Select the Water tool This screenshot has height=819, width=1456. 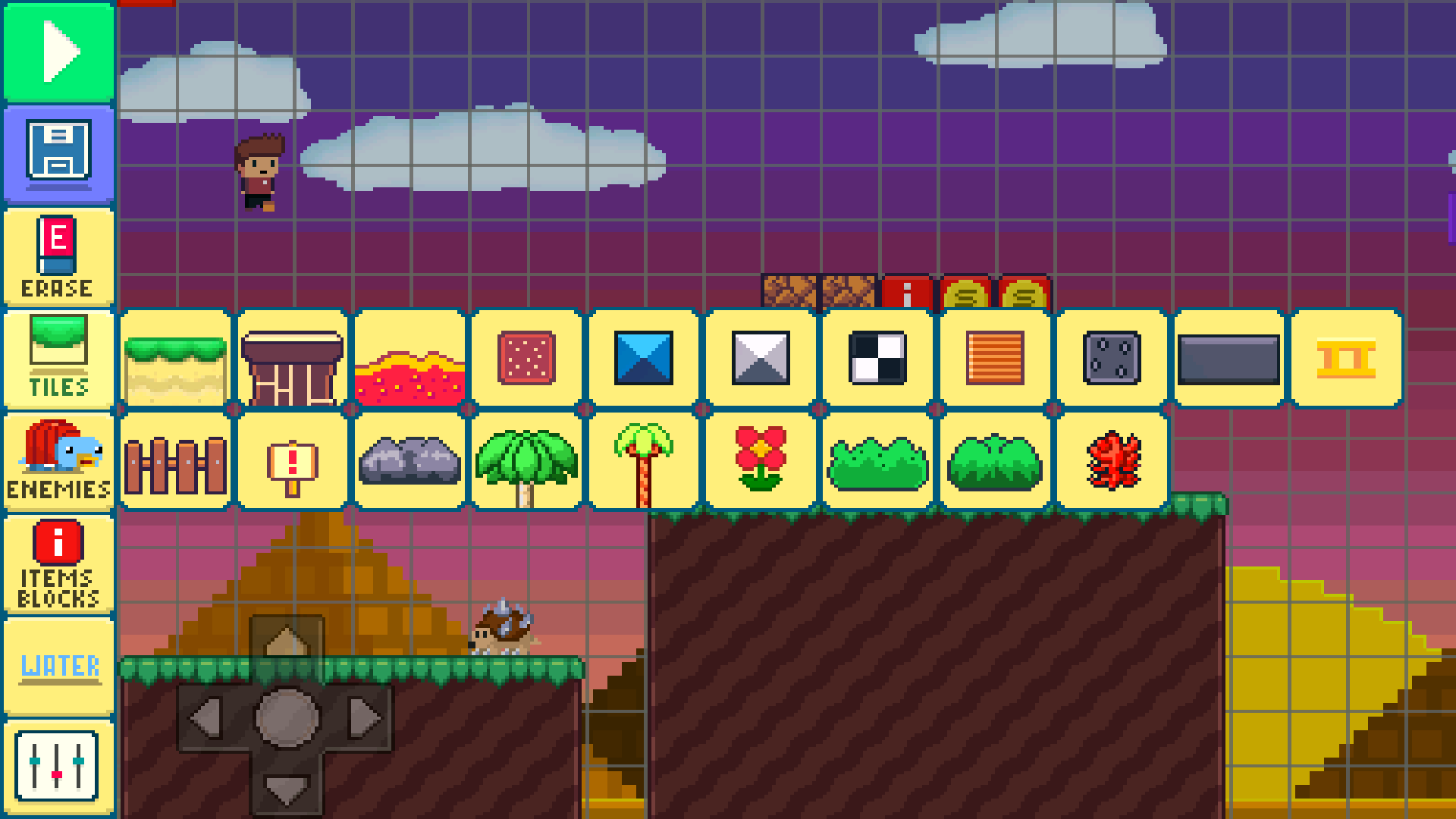point(58,665)
